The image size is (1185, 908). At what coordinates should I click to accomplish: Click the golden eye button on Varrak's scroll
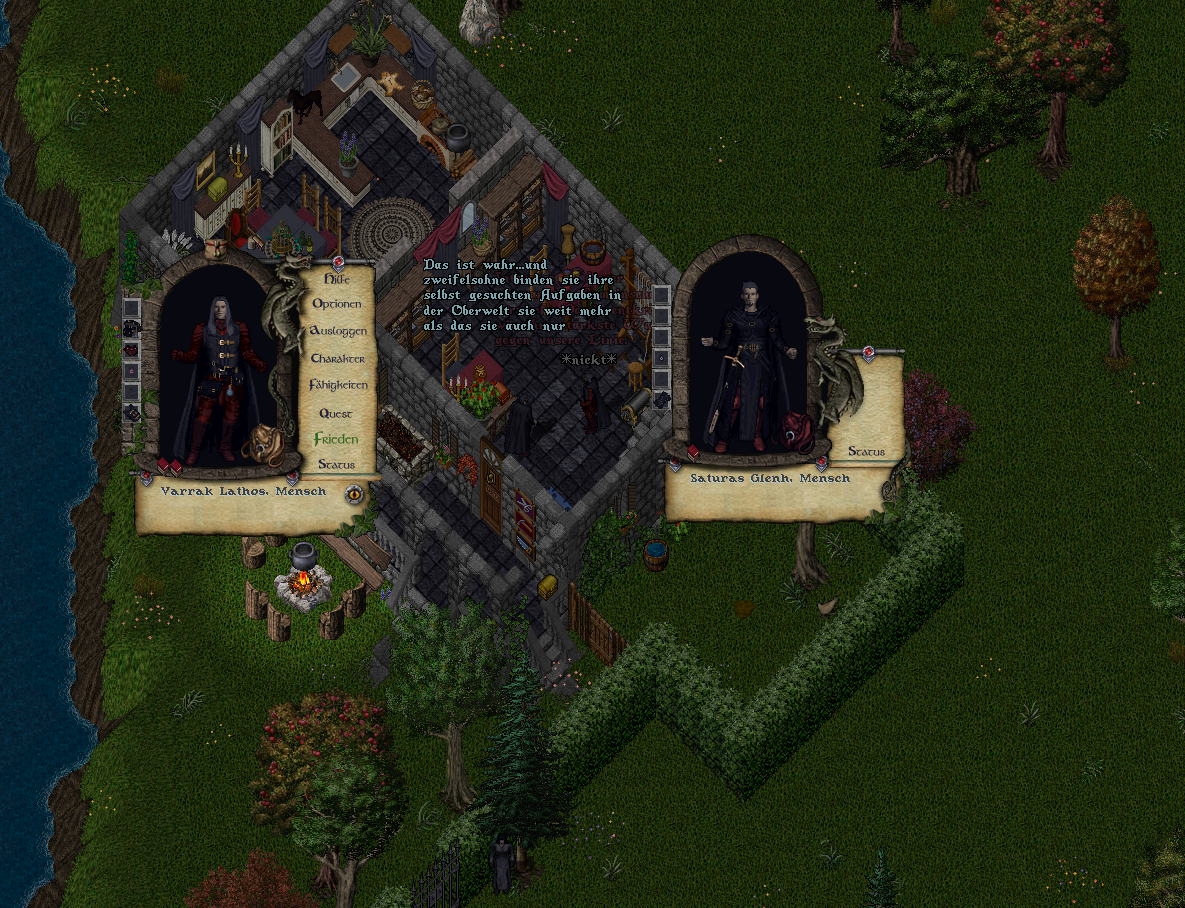(x=353, y=493)
